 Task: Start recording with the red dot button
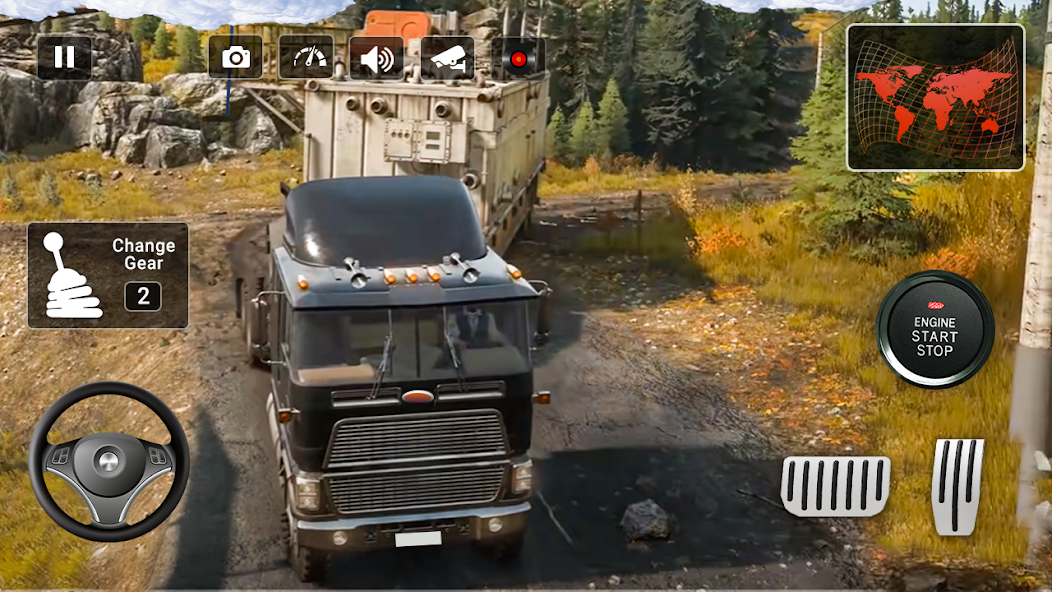[x=518, y=58]
